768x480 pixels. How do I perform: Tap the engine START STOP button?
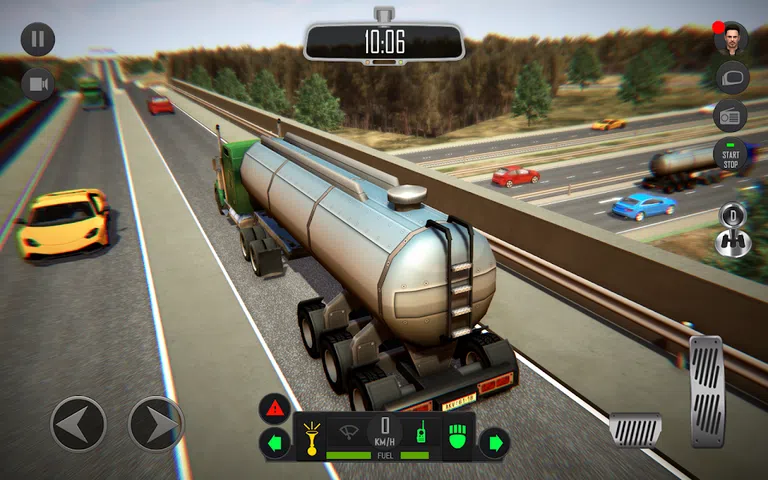731,155
